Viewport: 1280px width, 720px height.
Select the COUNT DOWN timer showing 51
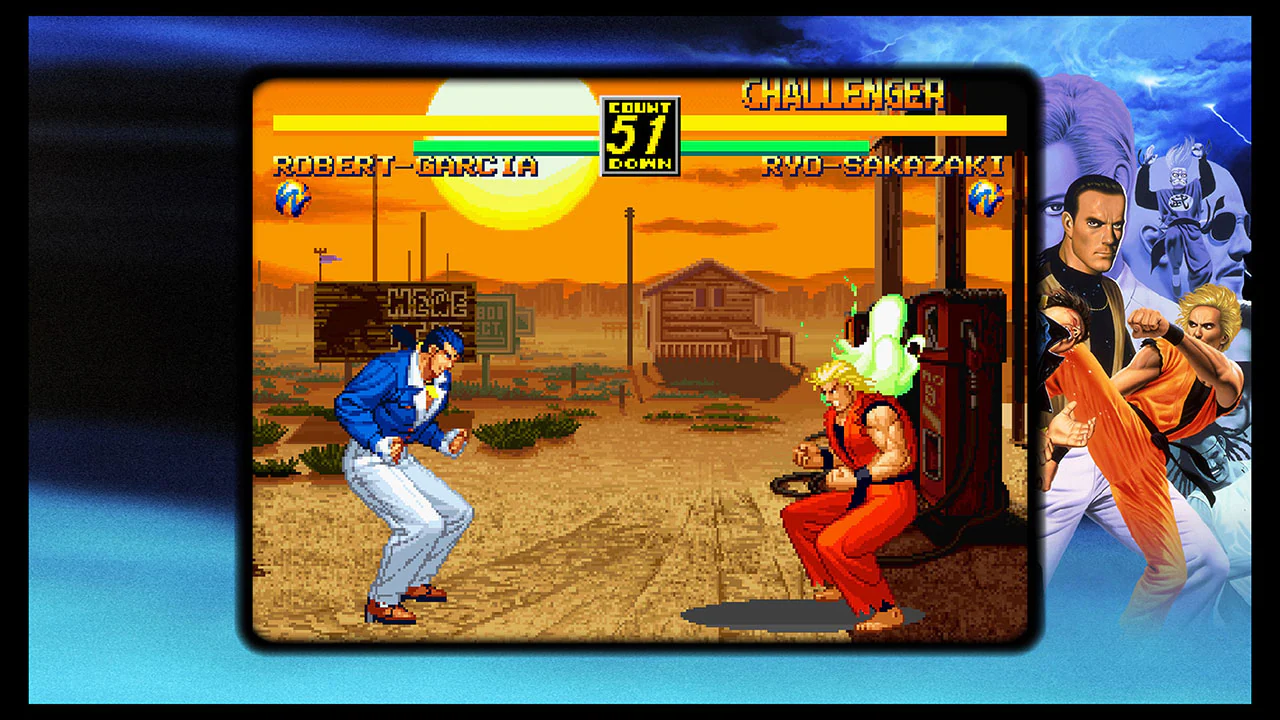639,133
